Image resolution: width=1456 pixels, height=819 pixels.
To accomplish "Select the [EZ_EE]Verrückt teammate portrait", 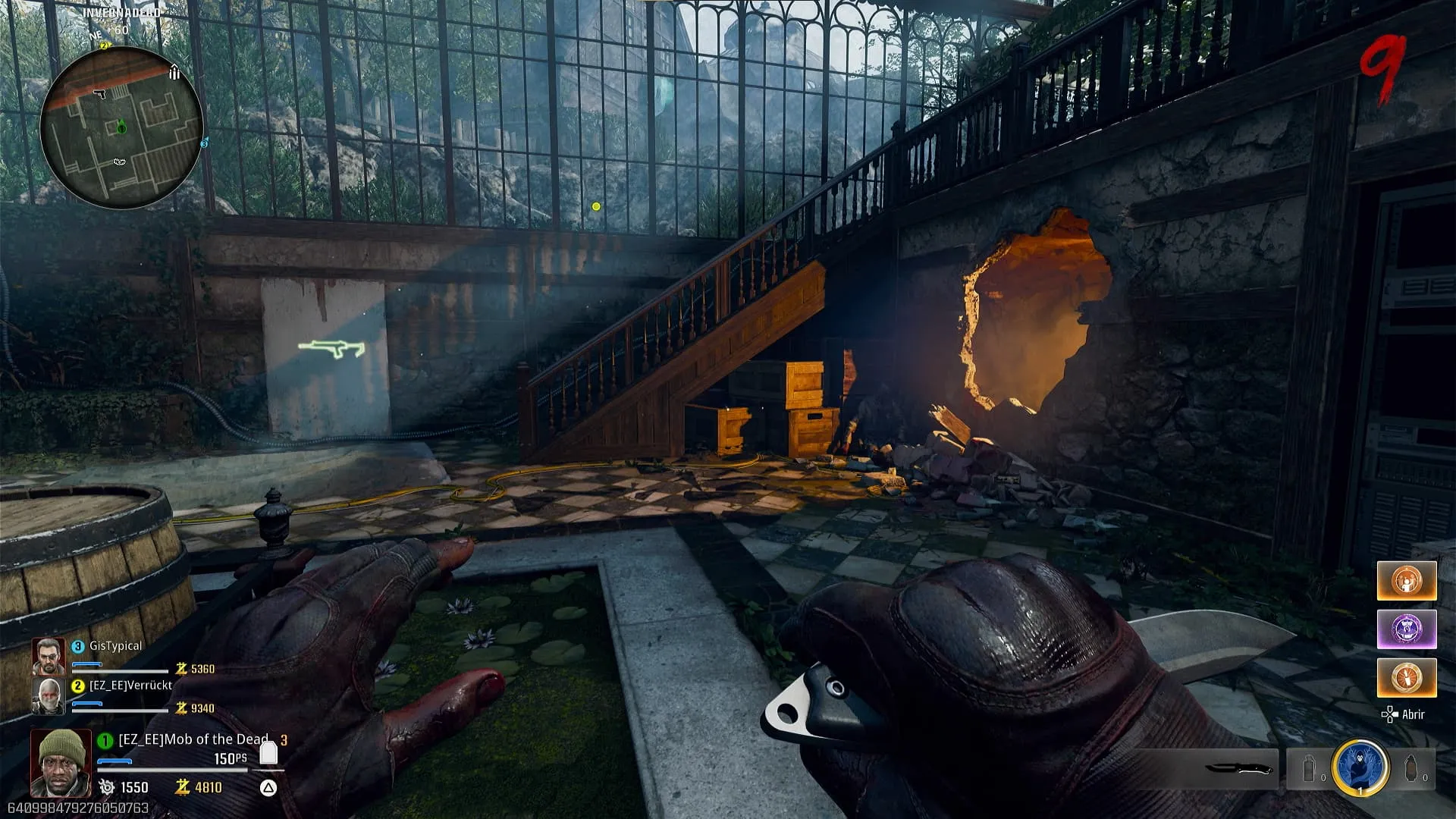I will click(48, 695).
